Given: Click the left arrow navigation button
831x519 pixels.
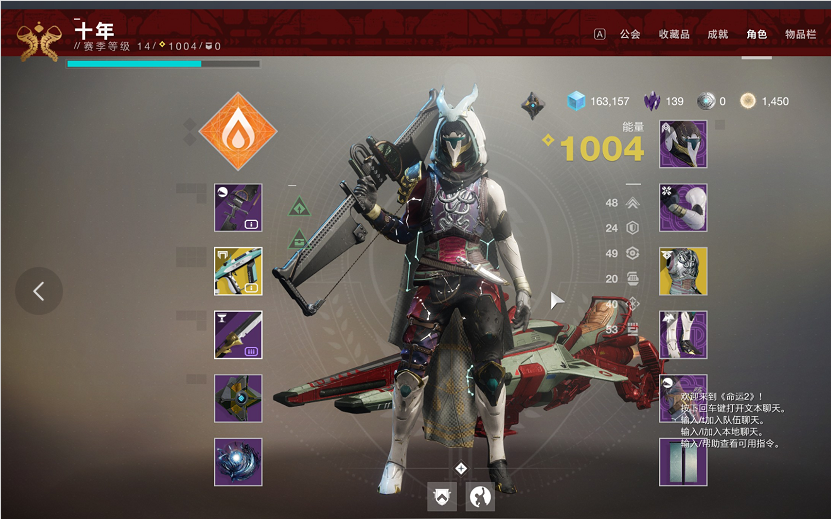Looking at the screenshot, I should [39, 291].
